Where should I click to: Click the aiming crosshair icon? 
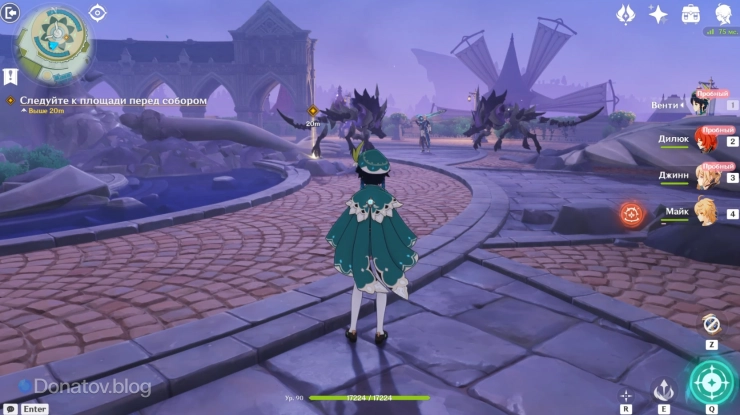point(627,395)
